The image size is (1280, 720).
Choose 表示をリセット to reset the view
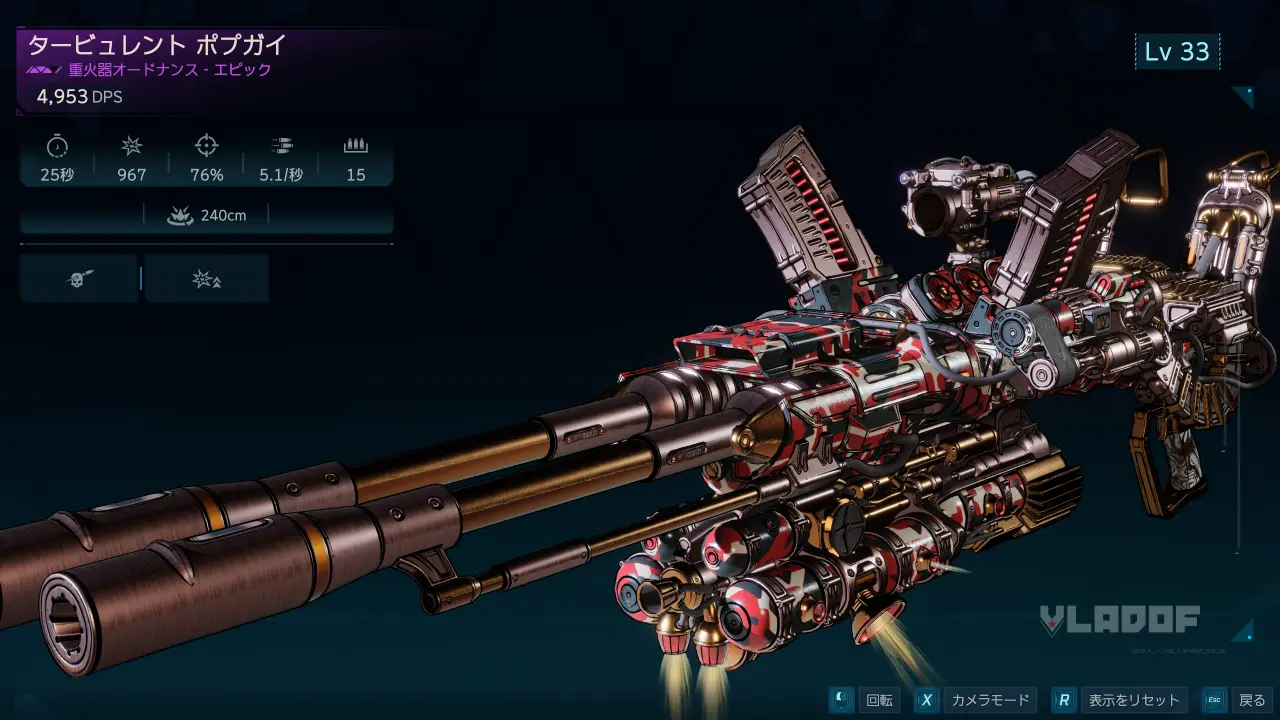[x=1121, y=700]
